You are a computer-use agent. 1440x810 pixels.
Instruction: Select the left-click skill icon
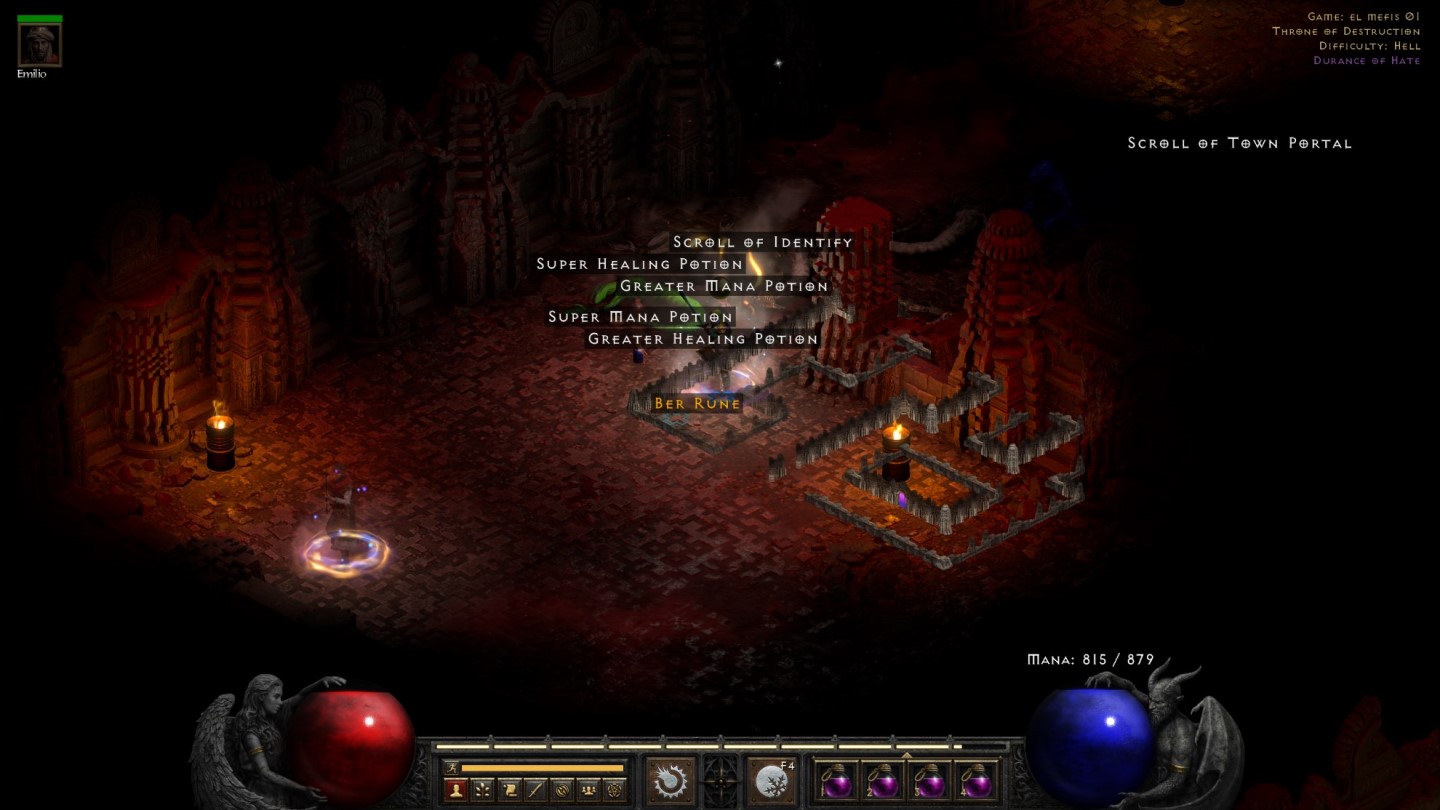(x=670, y=781)
